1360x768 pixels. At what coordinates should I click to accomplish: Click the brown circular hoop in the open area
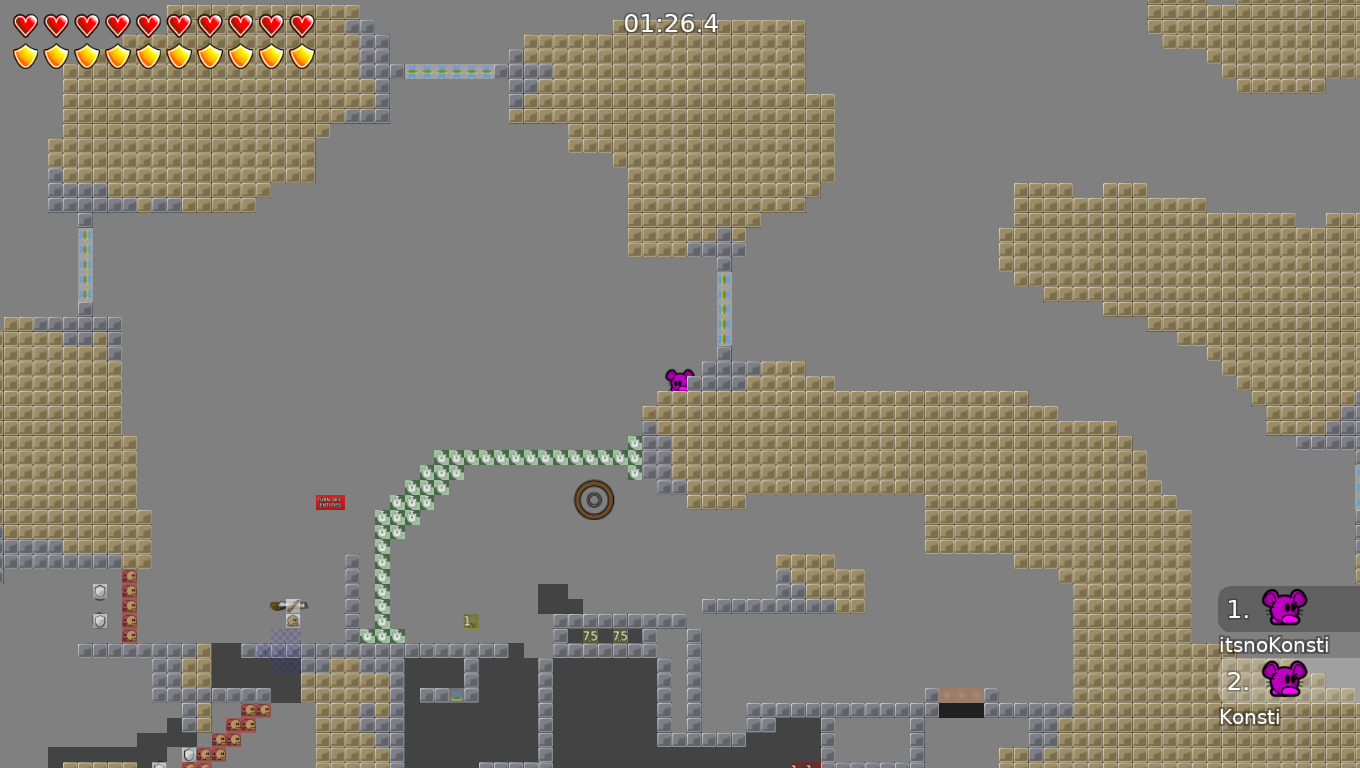594,500
